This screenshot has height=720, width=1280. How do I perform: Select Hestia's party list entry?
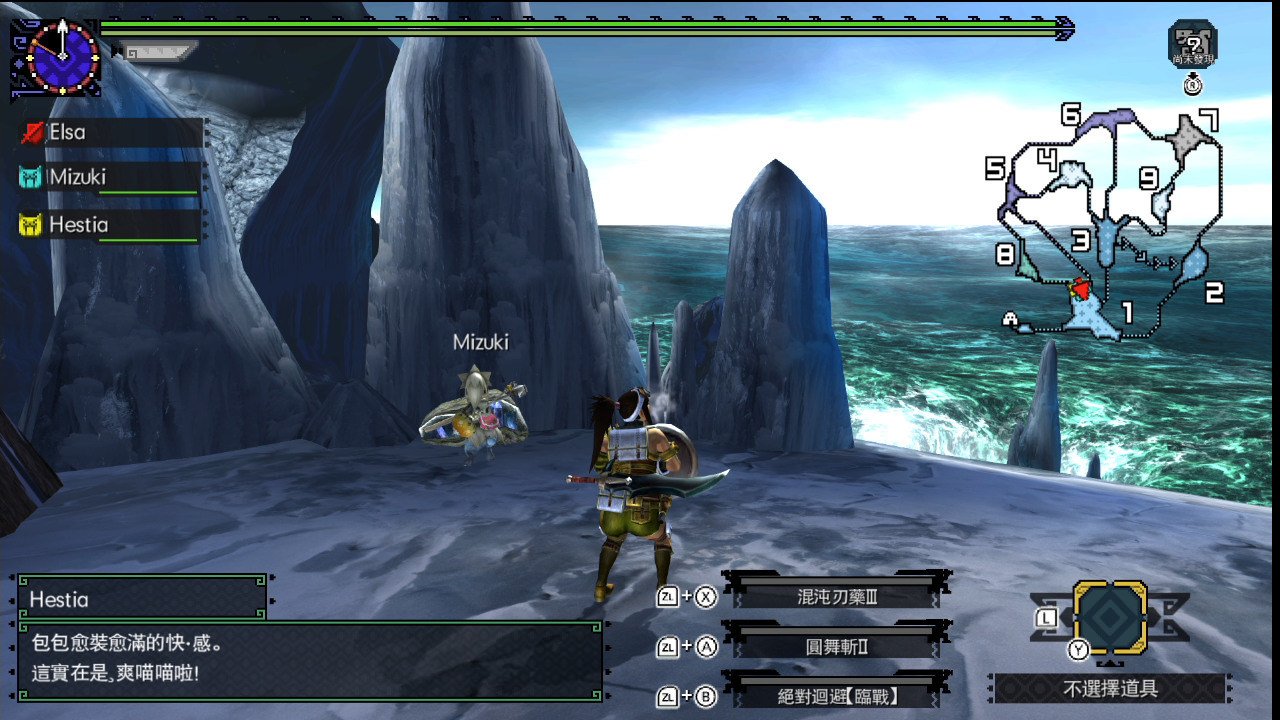[110, 225]
